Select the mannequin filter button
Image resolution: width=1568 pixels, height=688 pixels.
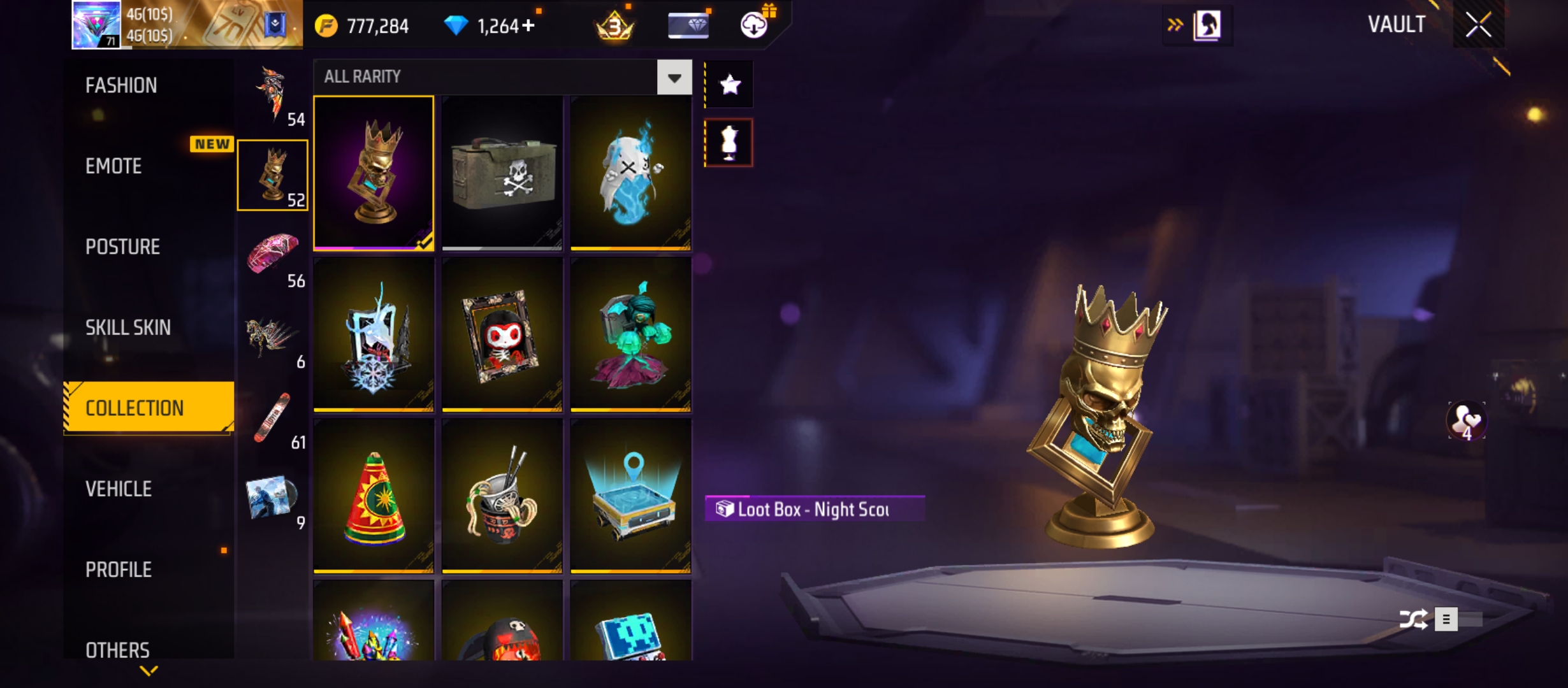pyautogui.click(x=729, y=143)
